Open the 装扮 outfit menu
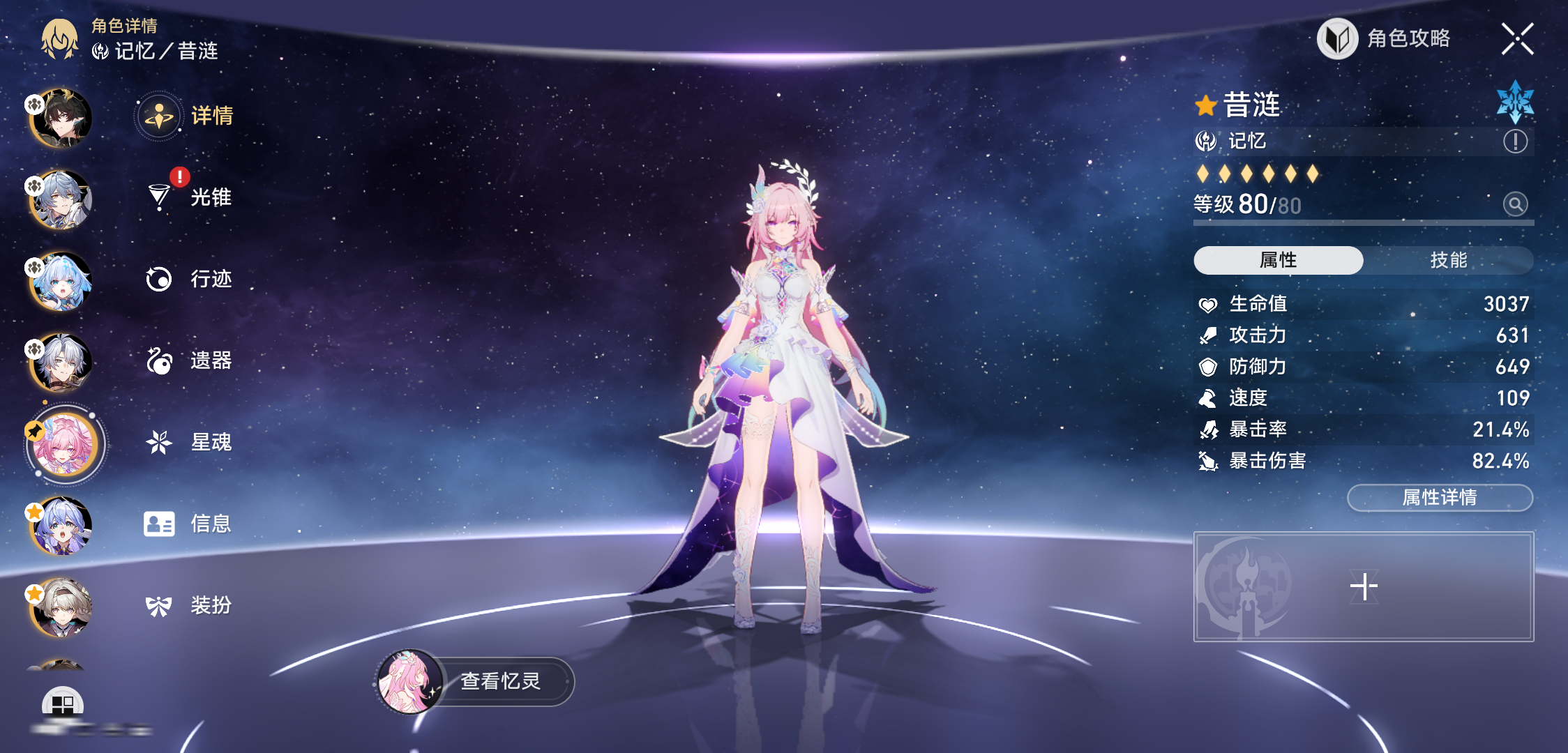This screenshot has height=753, width=1568. [x=188, y=605]
